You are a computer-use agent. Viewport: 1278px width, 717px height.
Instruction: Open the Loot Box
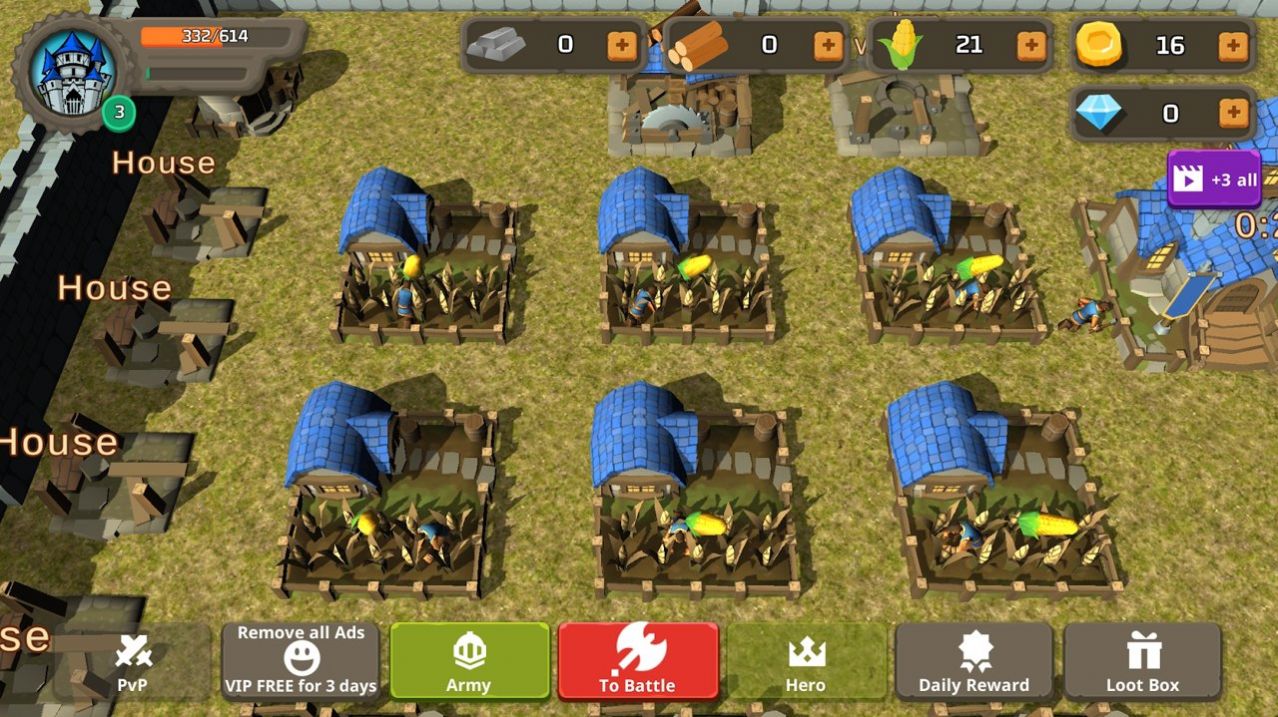pos(1142,660)
